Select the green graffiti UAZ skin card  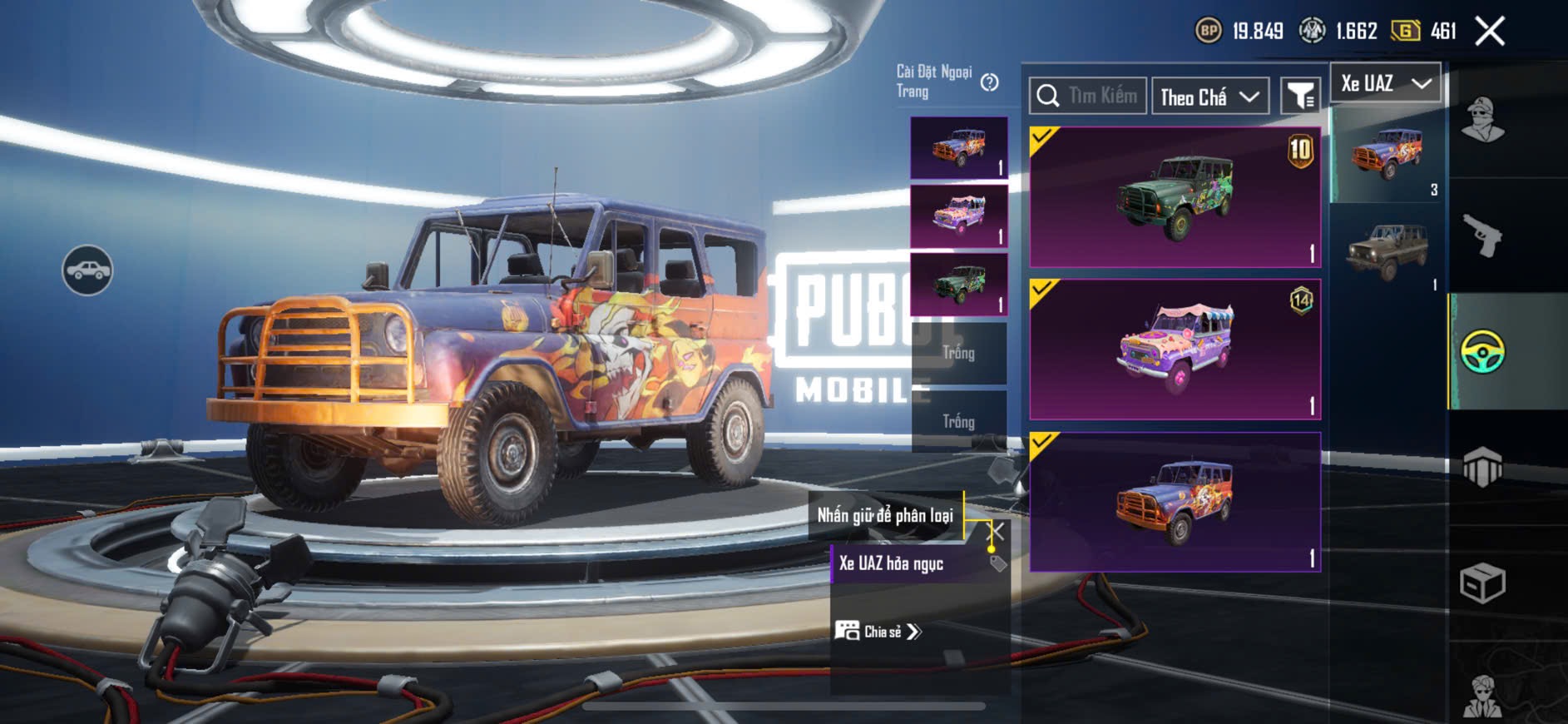click(1175, 197)
